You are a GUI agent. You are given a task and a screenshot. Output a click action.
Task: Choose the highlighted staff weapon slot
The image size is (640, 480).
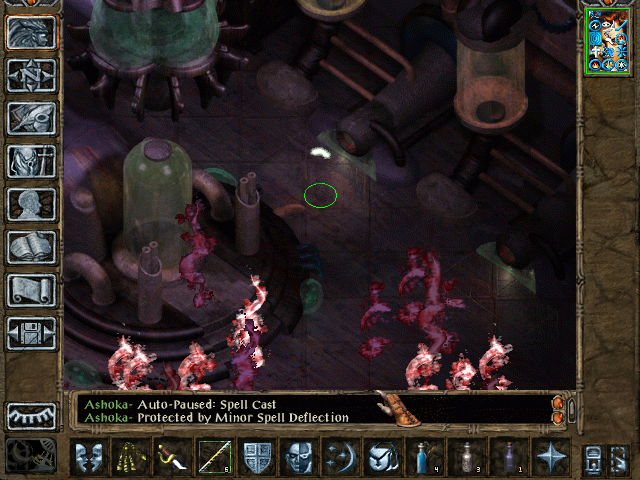(214, 457)
